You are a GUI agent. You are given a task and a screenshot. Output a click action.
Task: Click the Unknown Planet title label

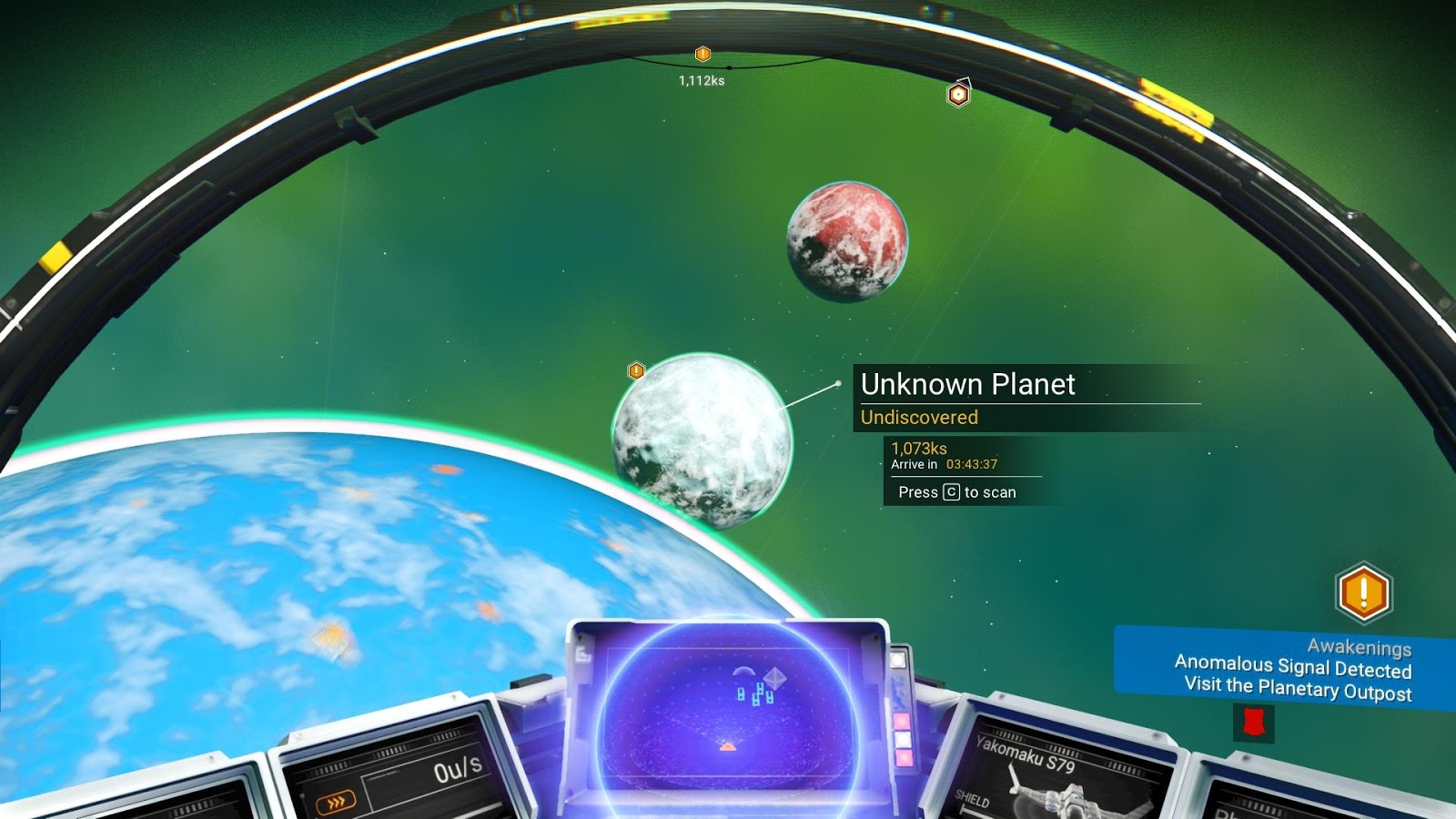(968, 385)
